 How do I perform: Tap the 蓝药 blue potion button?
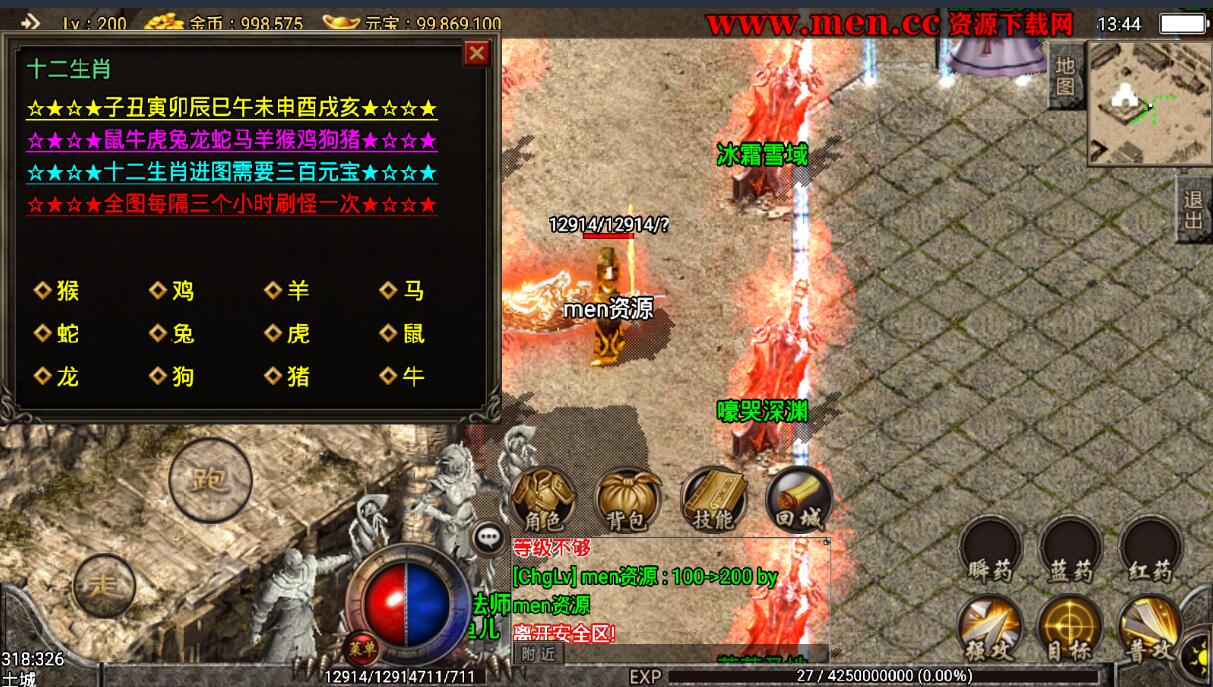tap(1070, 550)
